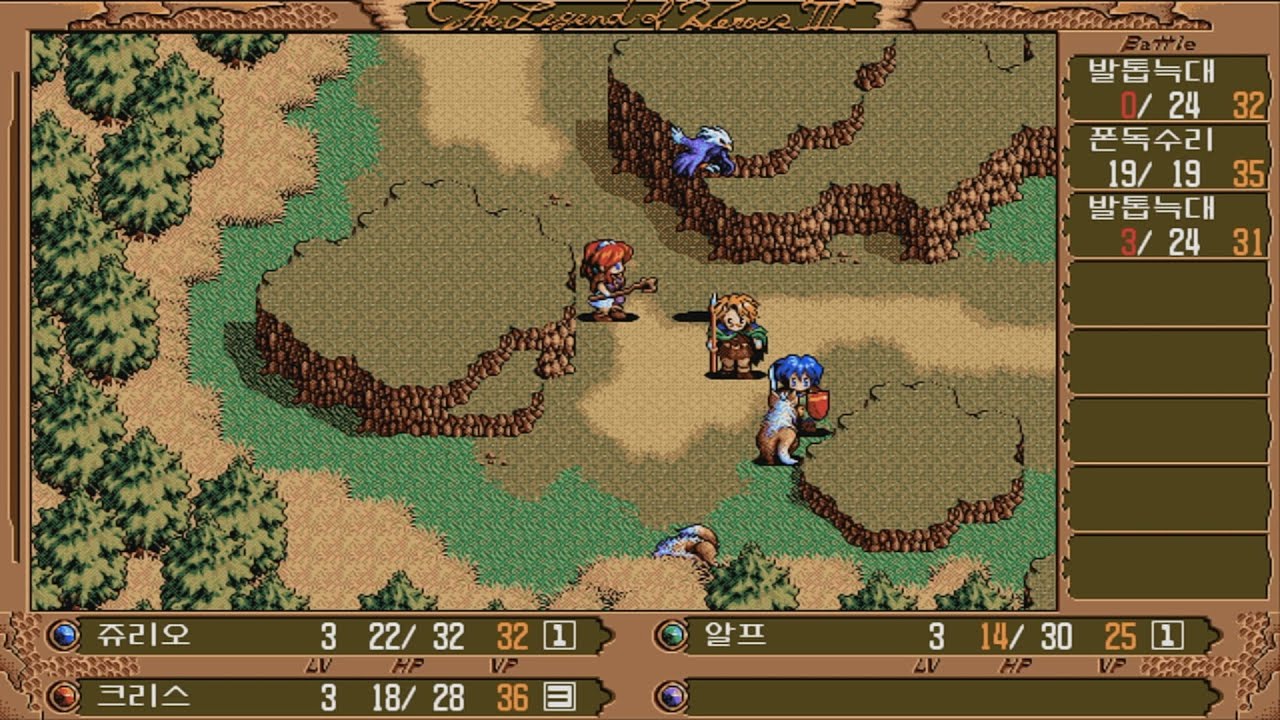Click the red orb next to 크리스
Screen dimensions: 1280x720
coord(65,696)
